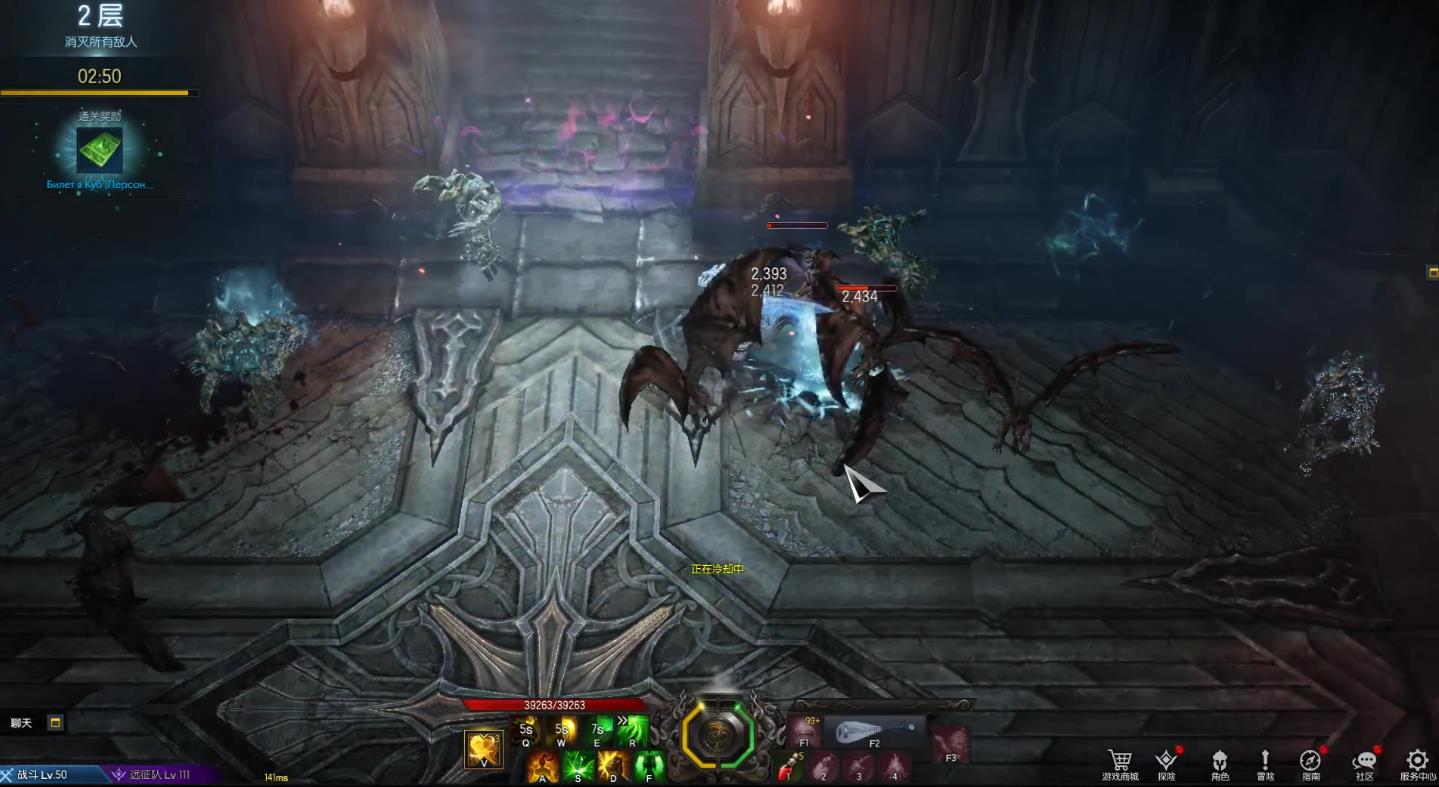Use the Q skill on cooldown

pyautogui.click(x=526, y=731)
